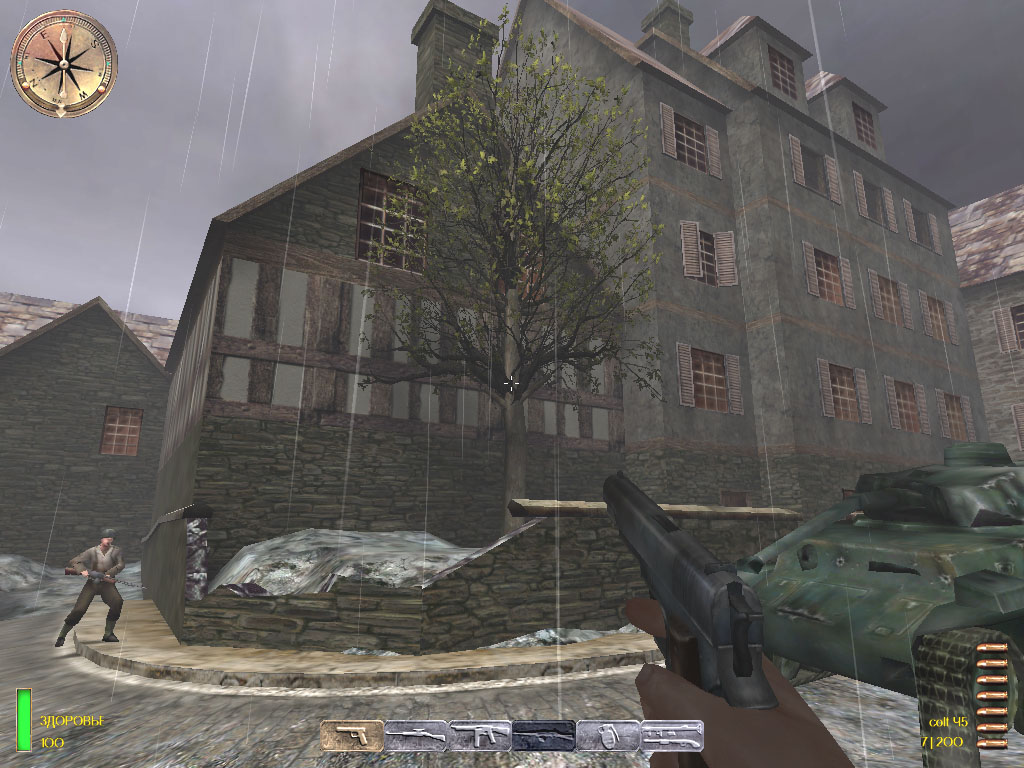Equip the grenade slot
This screenshot has height=768, width=1024.
[x=607, y=736]
